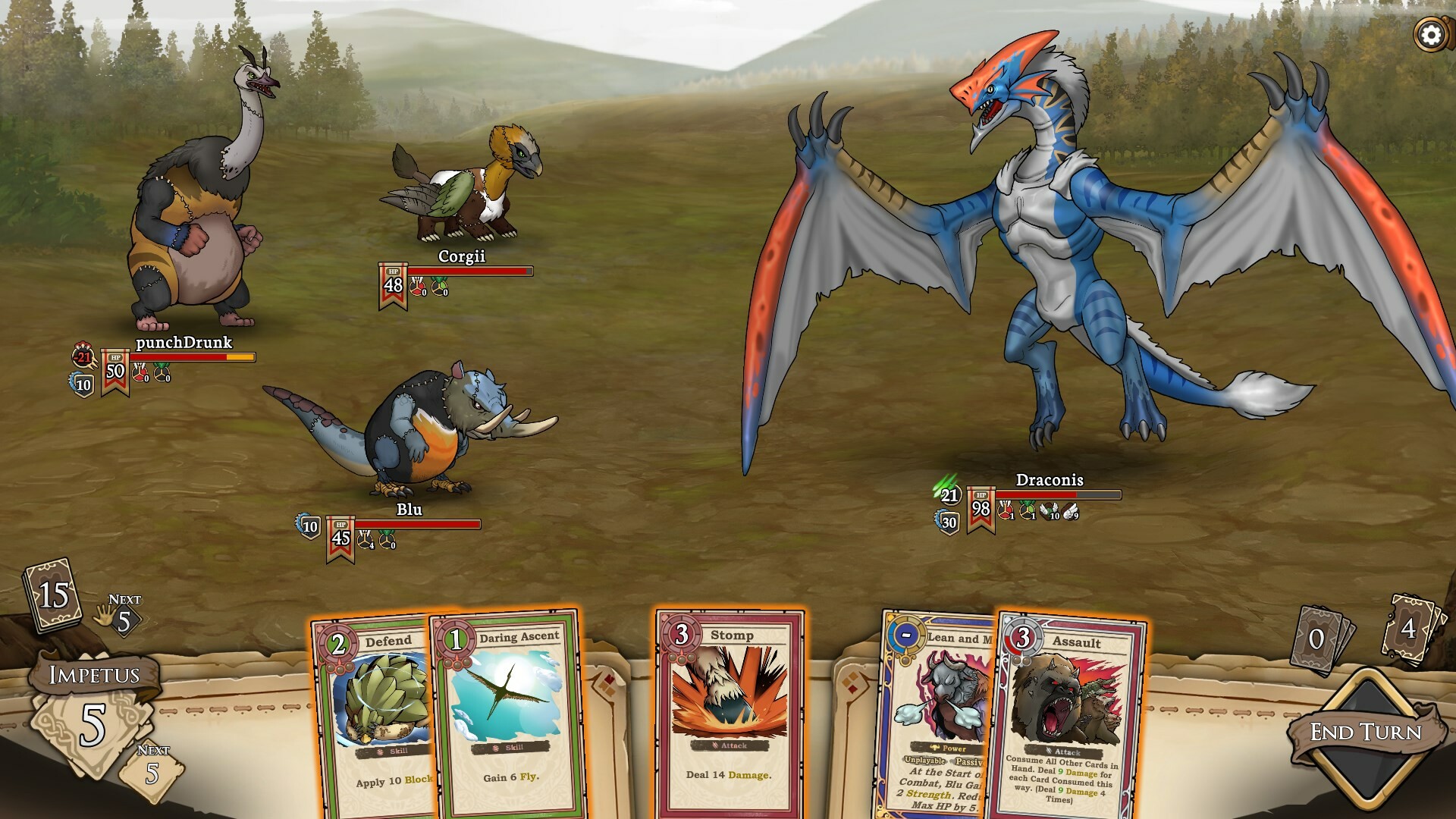The height and width of the screenshot is (819, 1456).
Task: Inspect Draconis's 21 strength claw icon
Action: [x=949, y=496]
